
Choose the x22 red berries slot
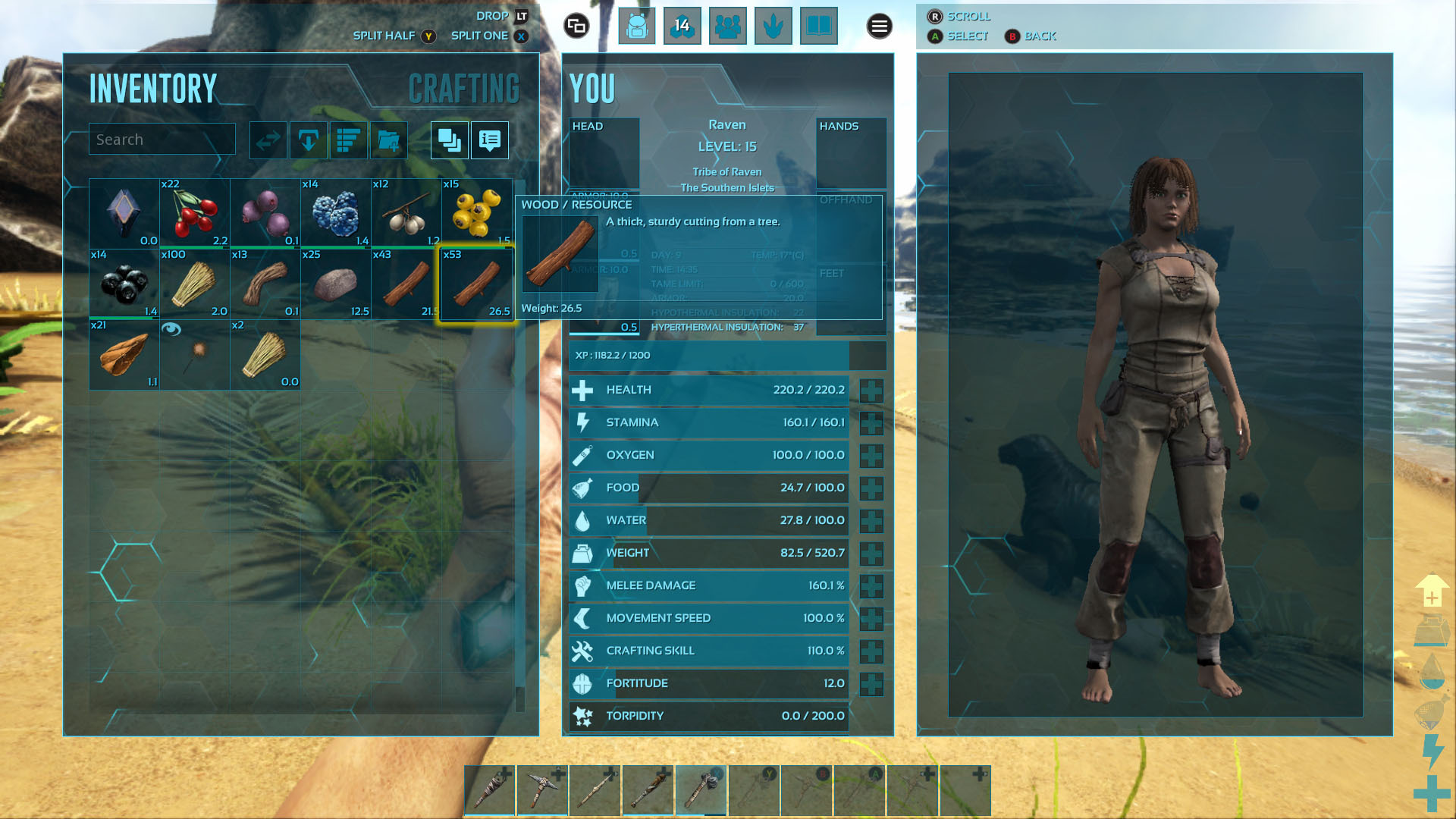pyautogui.click(x=194, y=213)
